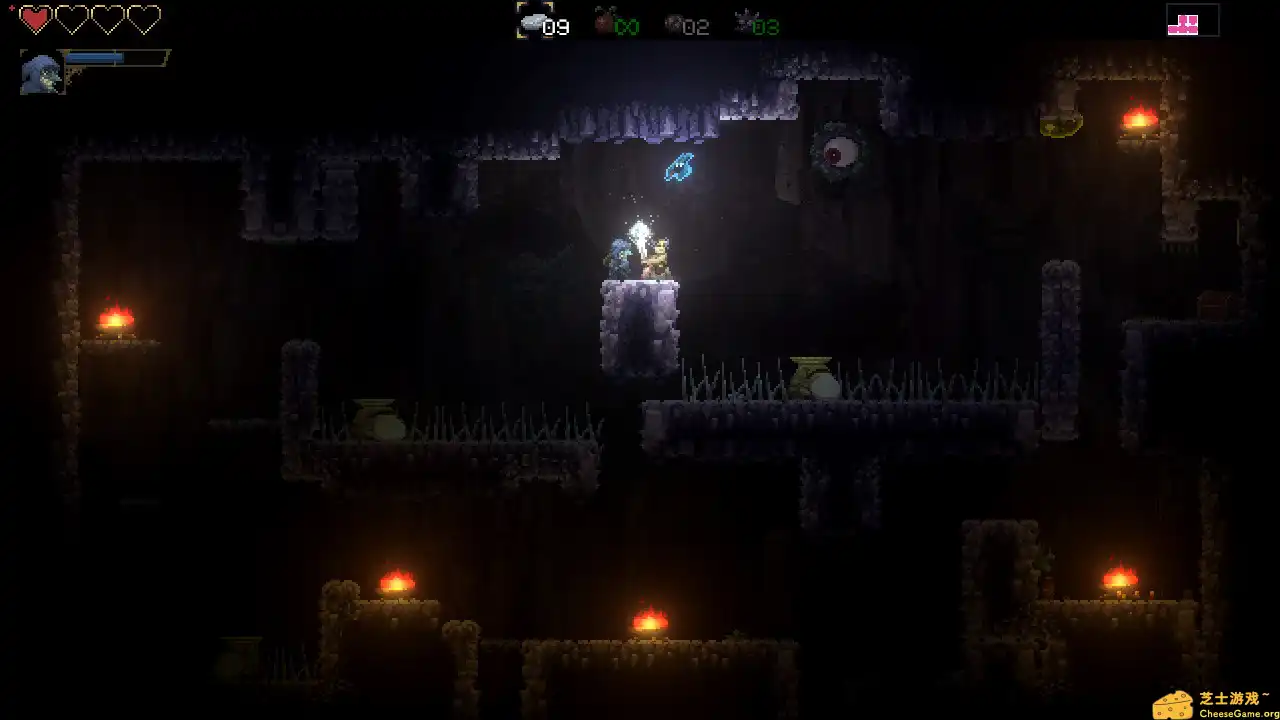1280x720 pixels.
Task: Toggle the last empty heart container
Action: coord(145,19)
